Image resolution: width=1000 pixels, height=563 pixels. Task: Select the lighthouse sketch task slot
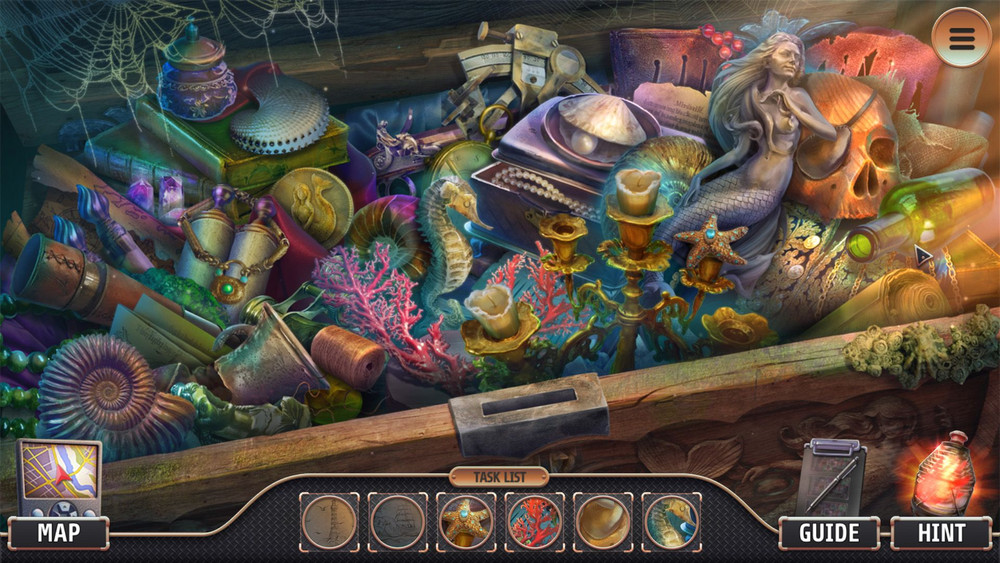coord(329,521)
